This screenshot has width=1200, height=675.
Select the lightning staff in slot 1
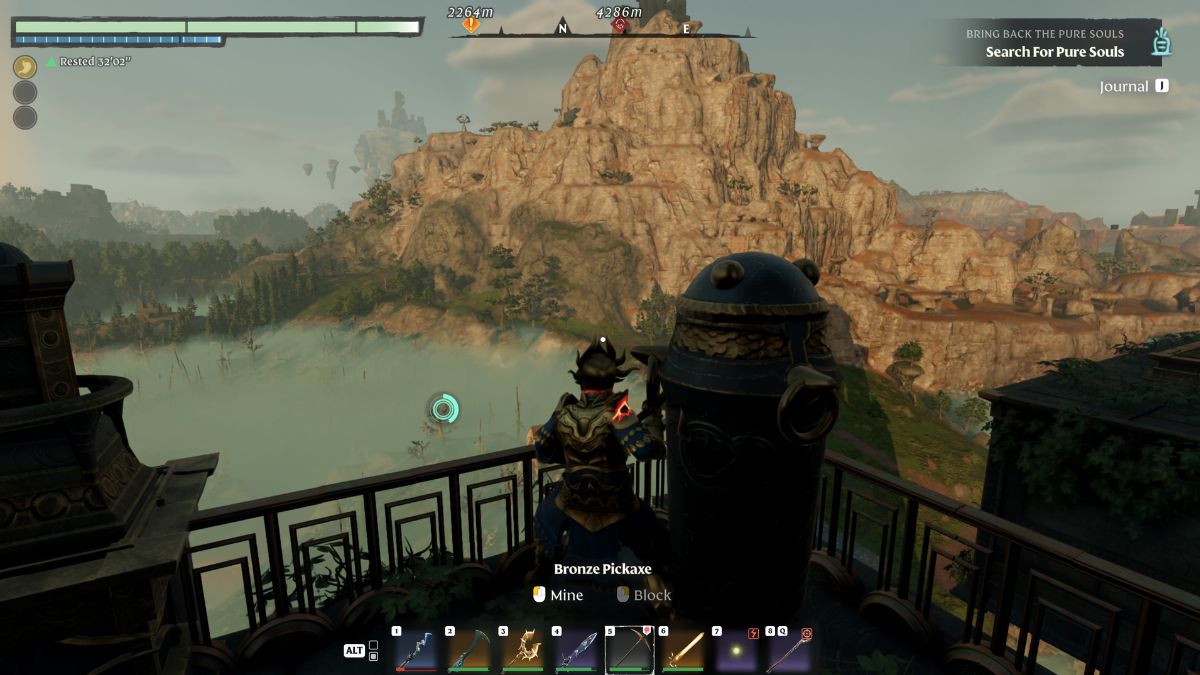(x=415, y=651)
